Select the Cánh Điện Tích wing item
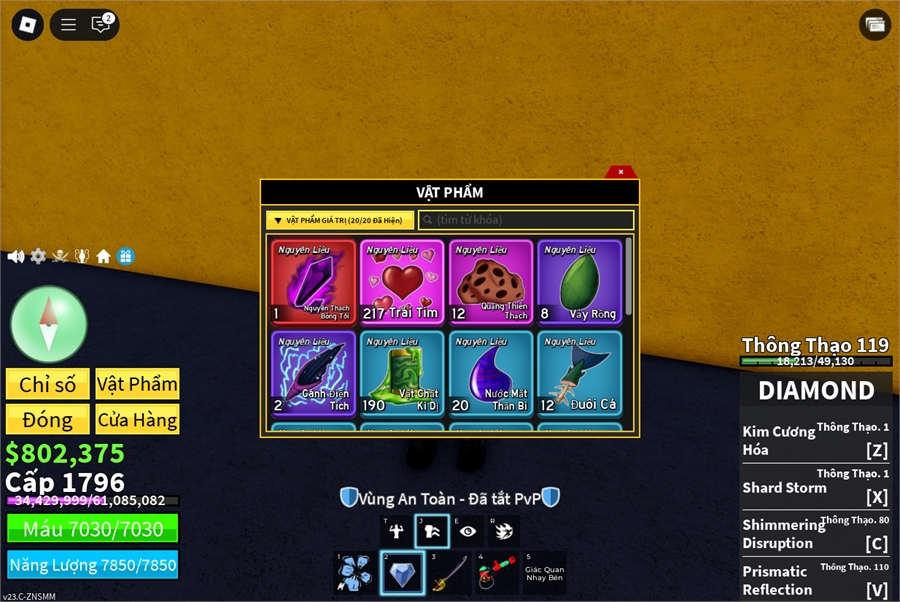 [313, 374]
